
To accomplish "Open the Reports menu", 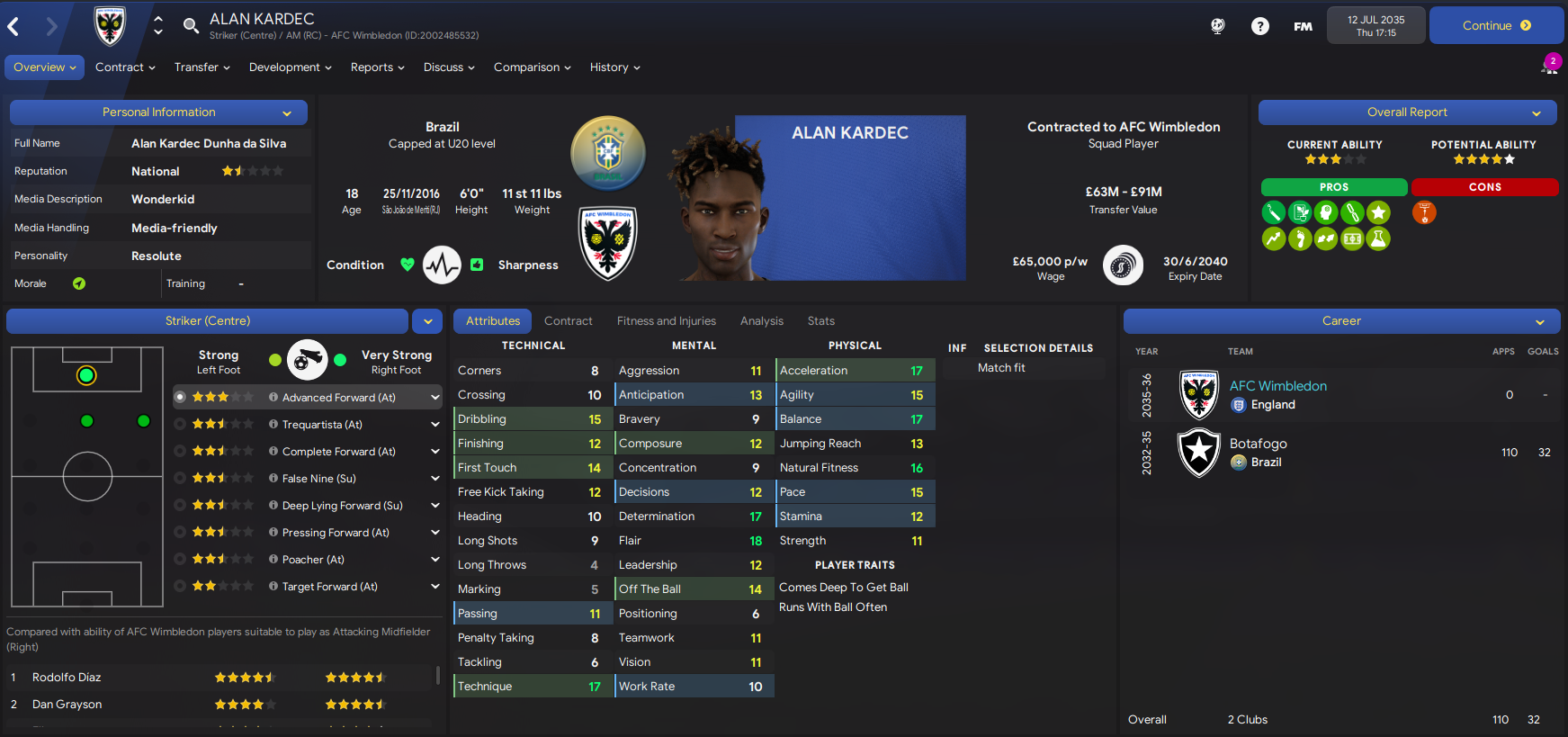I will pos(377,67).
